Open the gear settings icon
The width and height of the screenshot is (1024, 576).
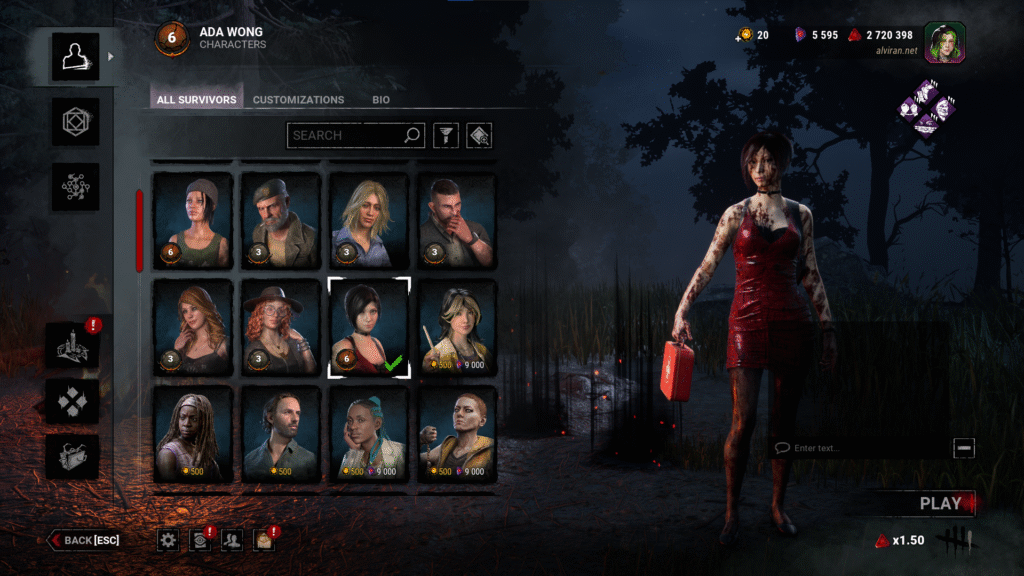coord(168,540)
